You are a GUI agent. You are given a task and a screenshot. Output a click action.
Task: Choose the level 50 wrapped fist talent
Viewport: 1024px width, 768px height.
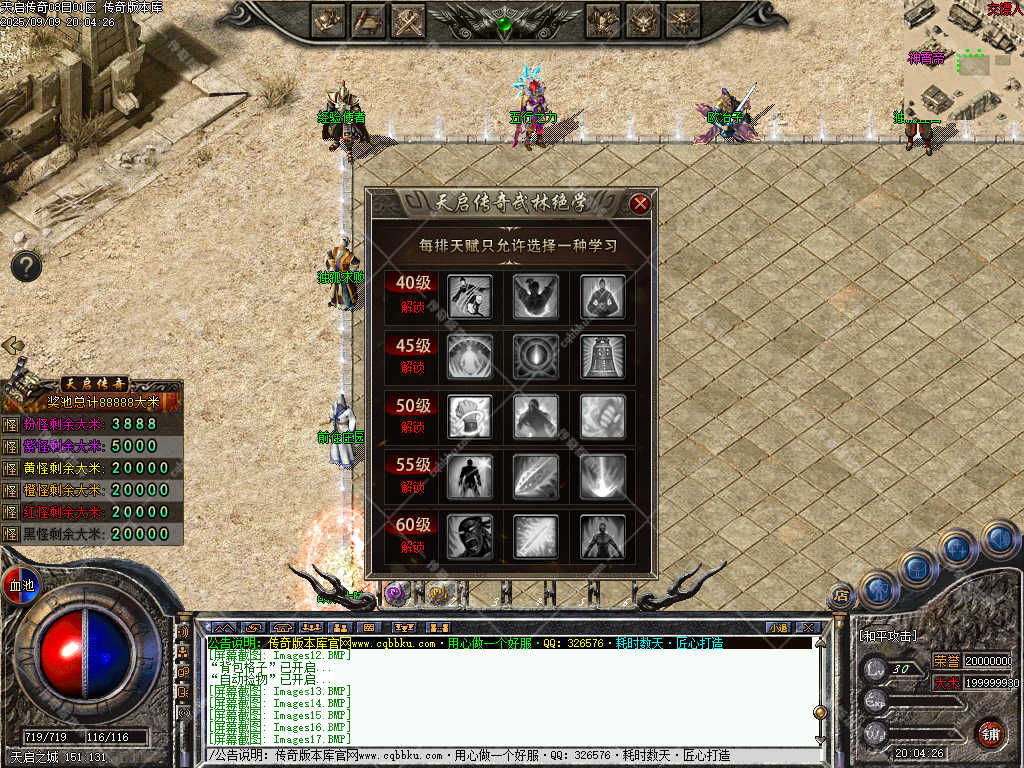tap(469, 416)
